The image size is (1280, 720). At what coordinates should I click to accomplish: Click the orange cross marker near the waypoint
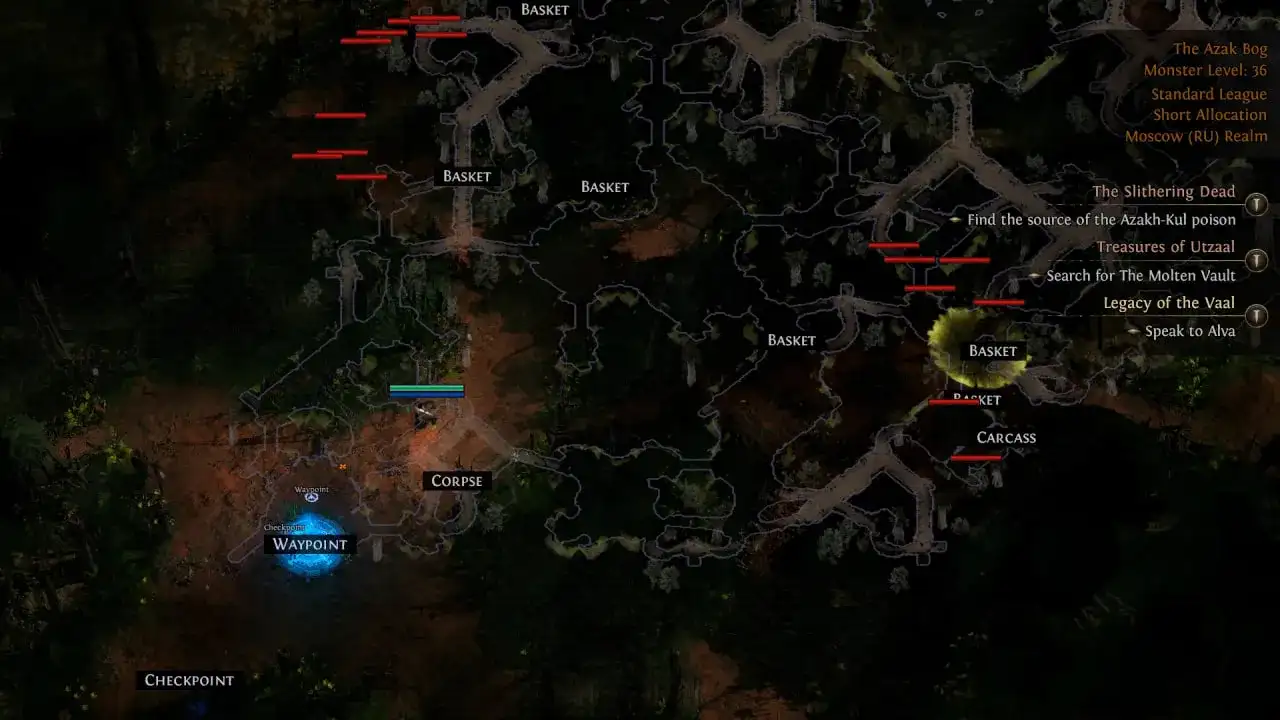point(342,466)
